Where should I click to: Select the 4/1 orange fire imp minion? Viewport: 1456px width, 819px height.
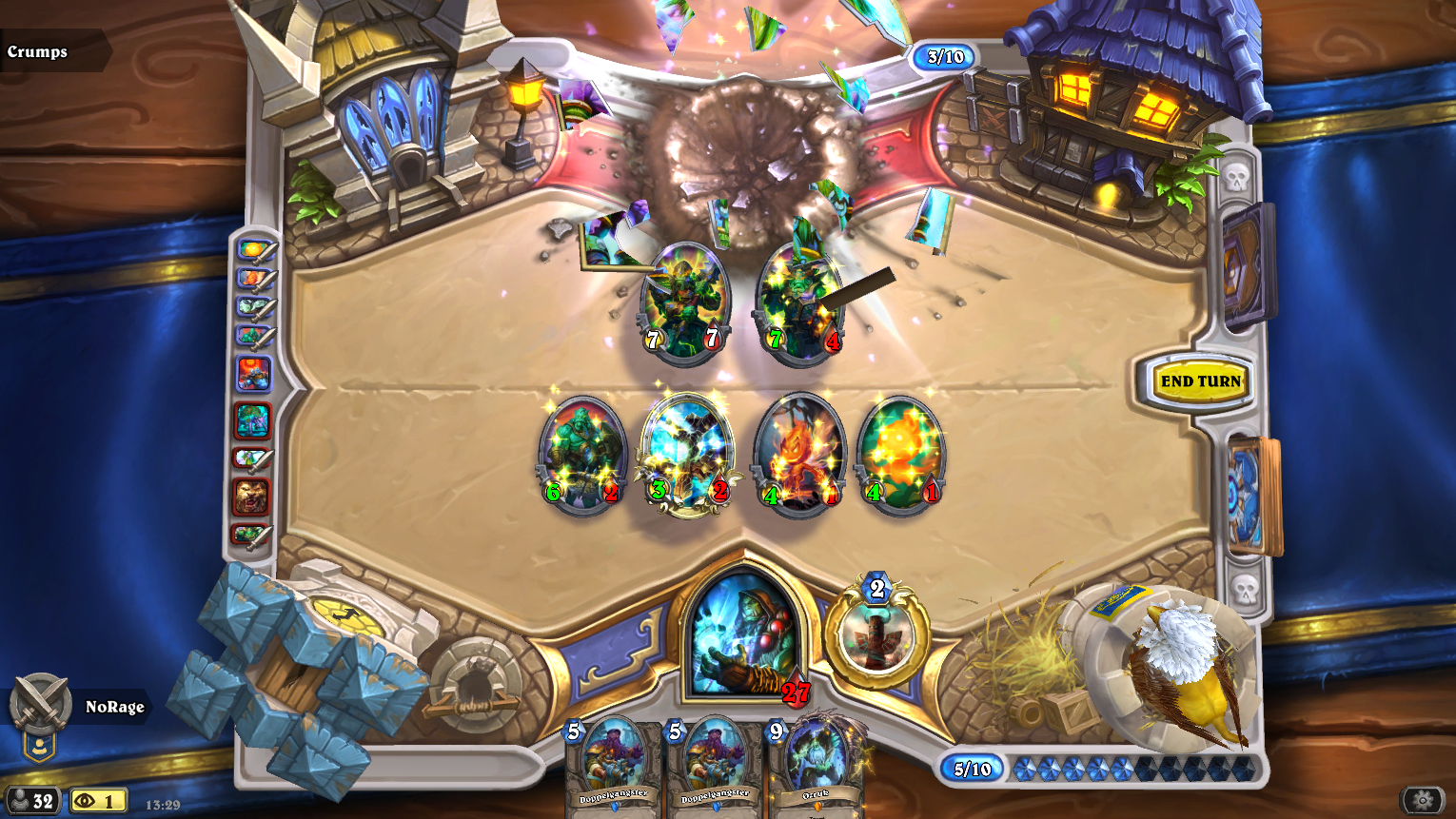pos(799,454)
